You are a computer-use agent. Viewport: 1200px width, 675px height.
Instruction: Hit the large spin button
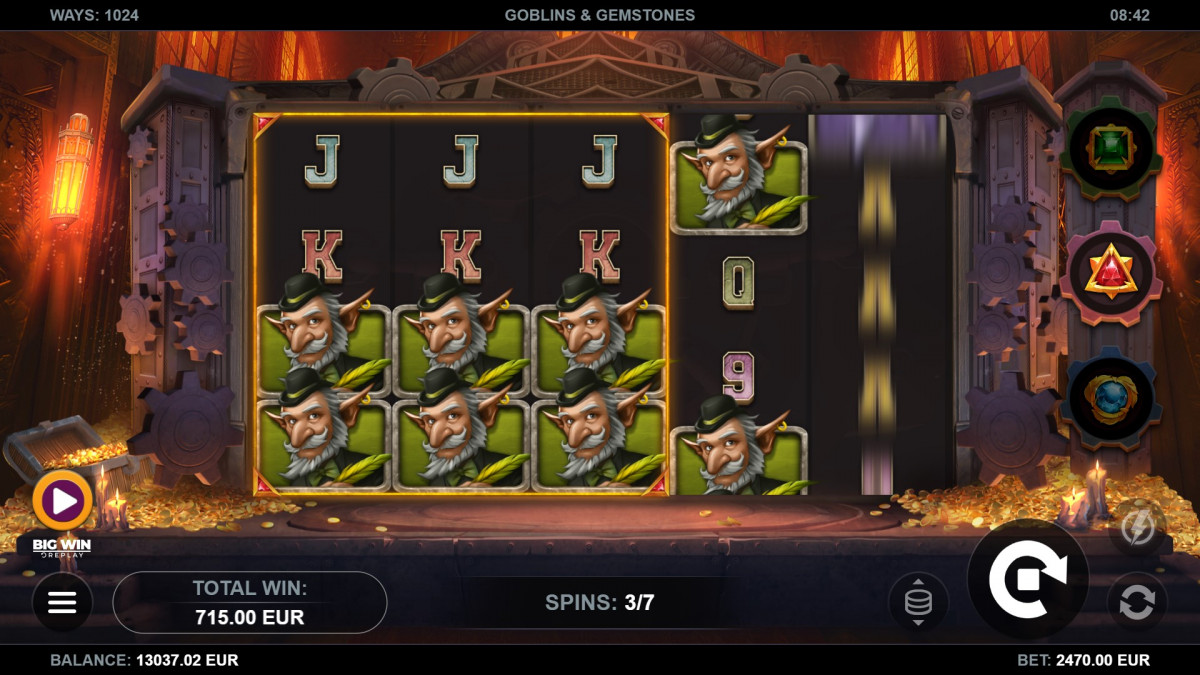click(1027, 579)
